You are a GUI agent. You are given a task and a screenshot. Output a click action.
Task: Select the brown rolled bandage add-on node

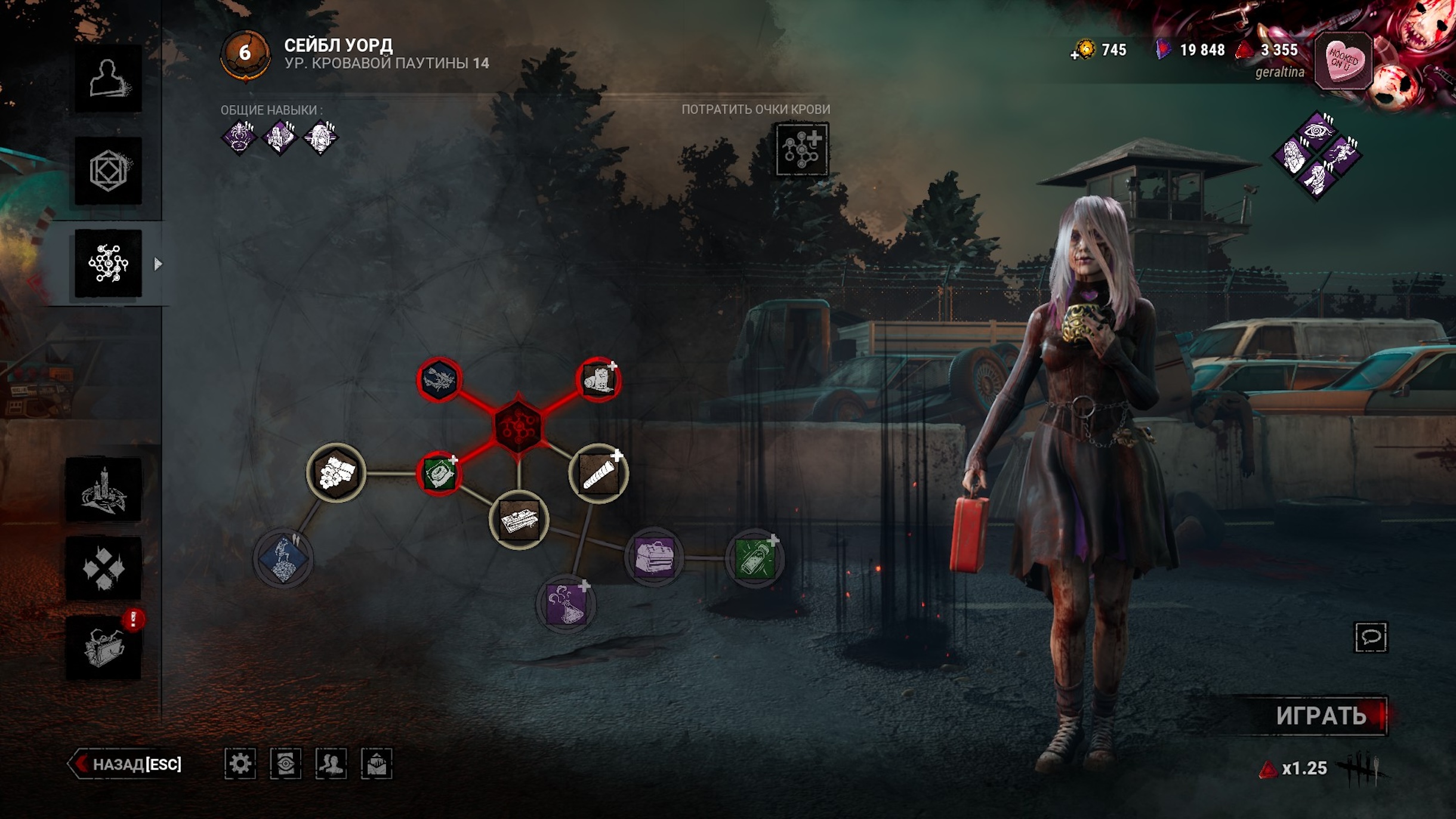coord(599,474)
